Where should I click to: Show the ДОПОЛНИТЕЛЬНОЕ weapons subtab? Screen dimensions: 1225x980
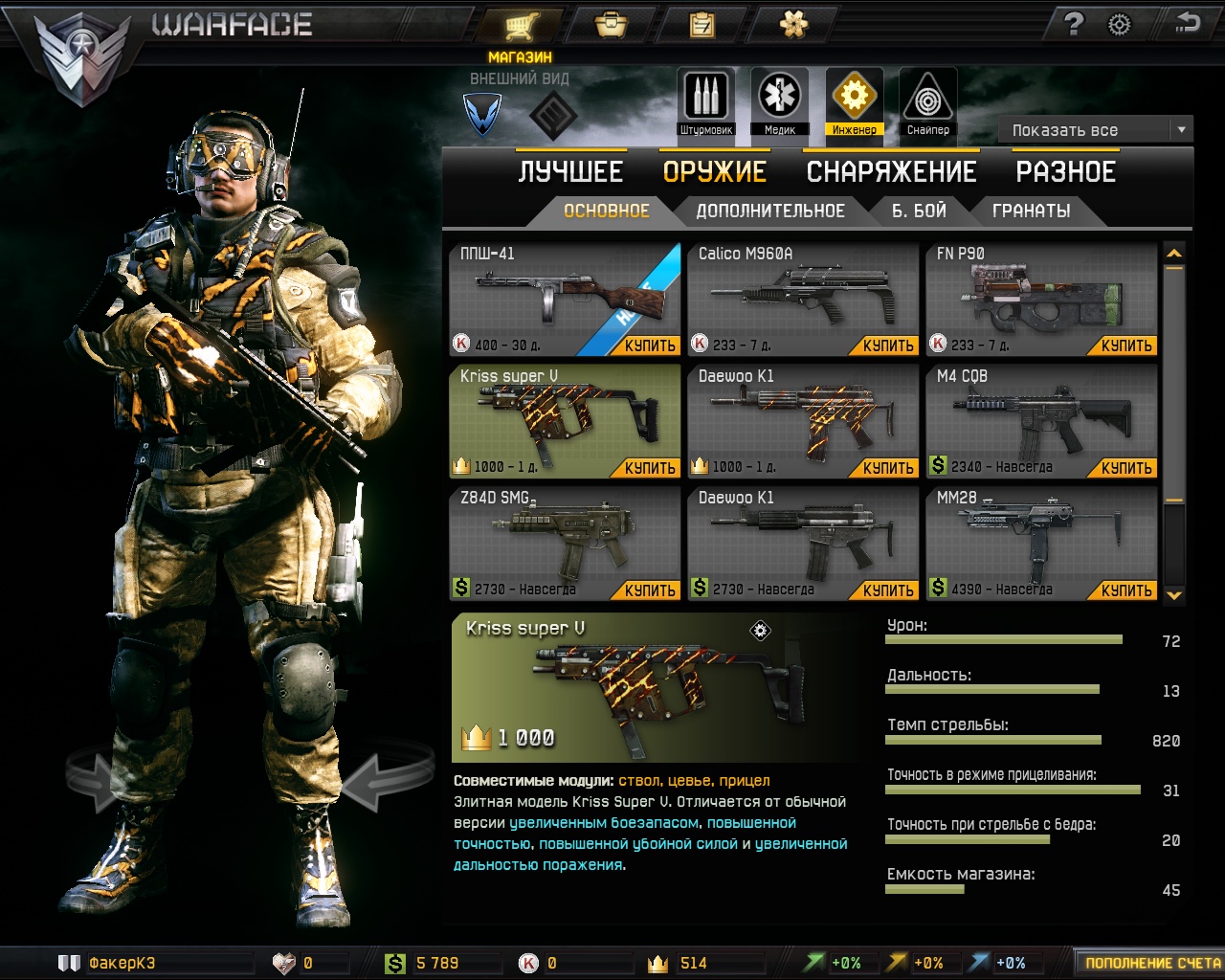[769, 212]
